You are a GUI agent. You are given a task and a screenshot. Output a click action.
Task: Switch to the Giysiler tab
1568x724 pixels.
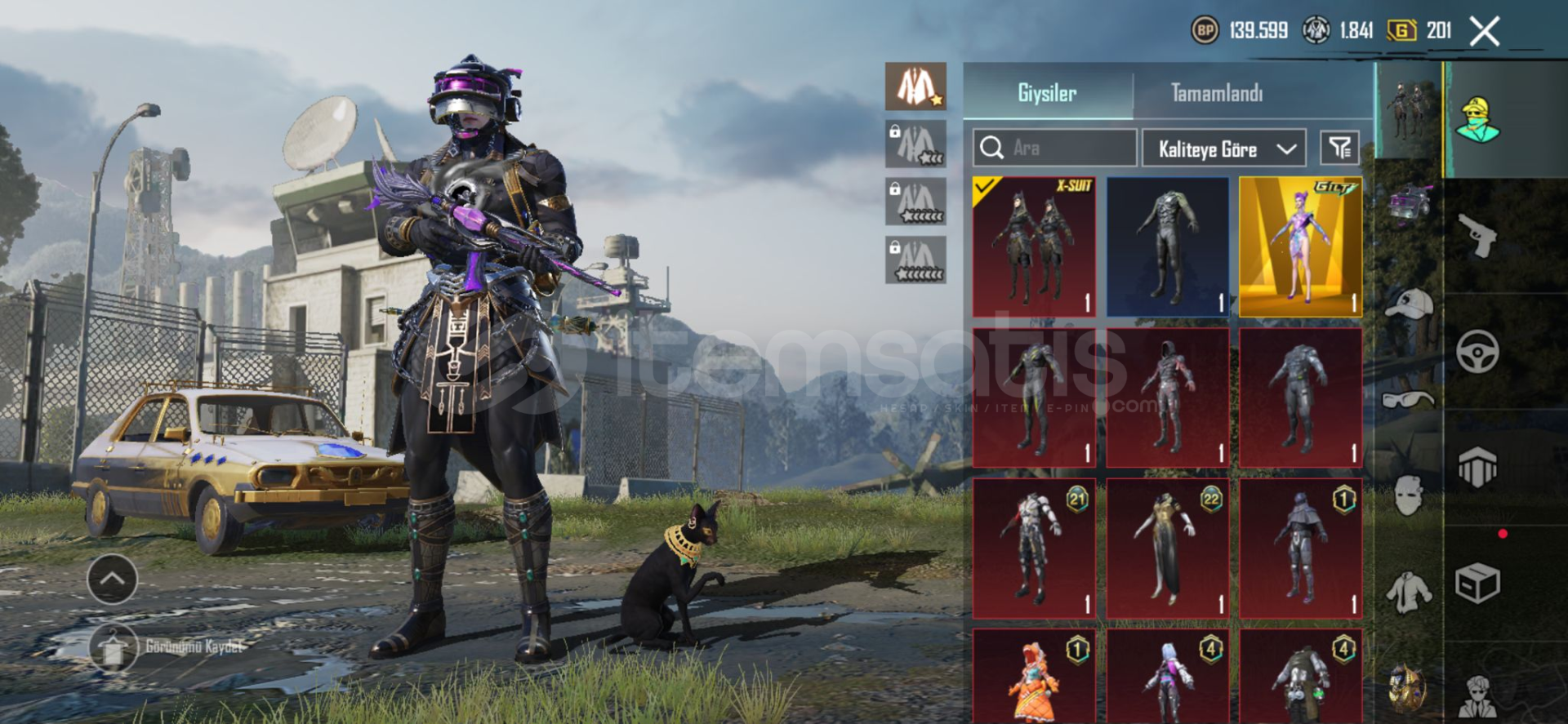click(1047, 93)
